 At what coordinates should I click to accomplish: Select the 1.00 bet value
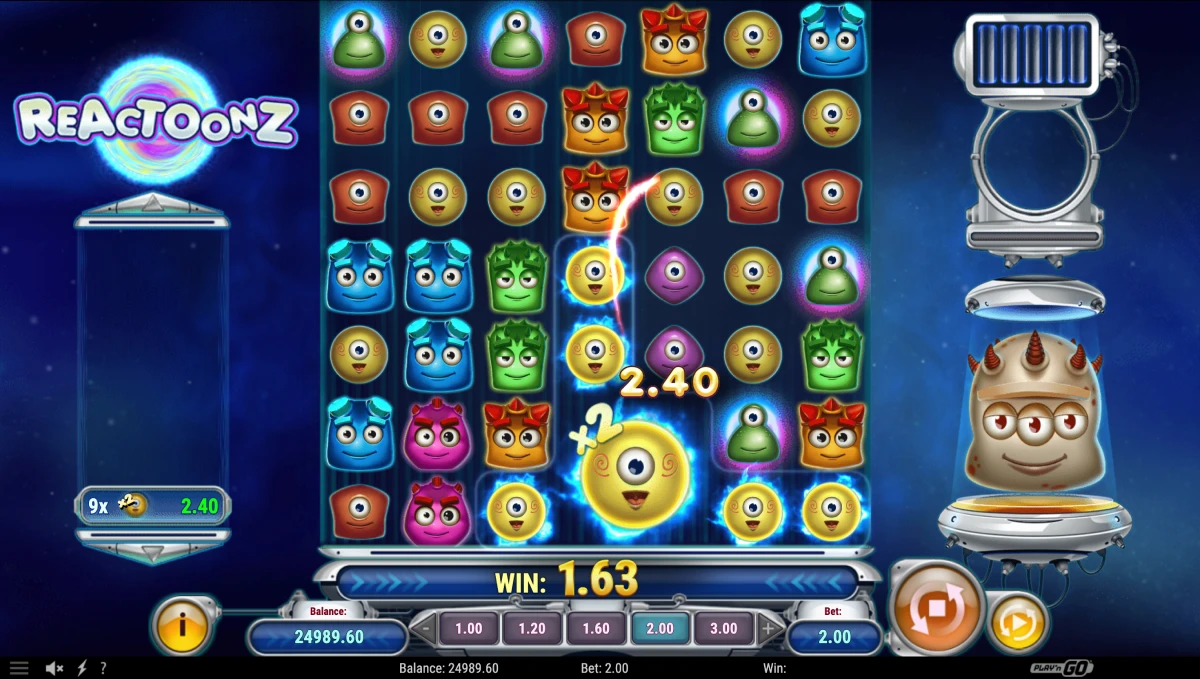(x=468, y=629)
